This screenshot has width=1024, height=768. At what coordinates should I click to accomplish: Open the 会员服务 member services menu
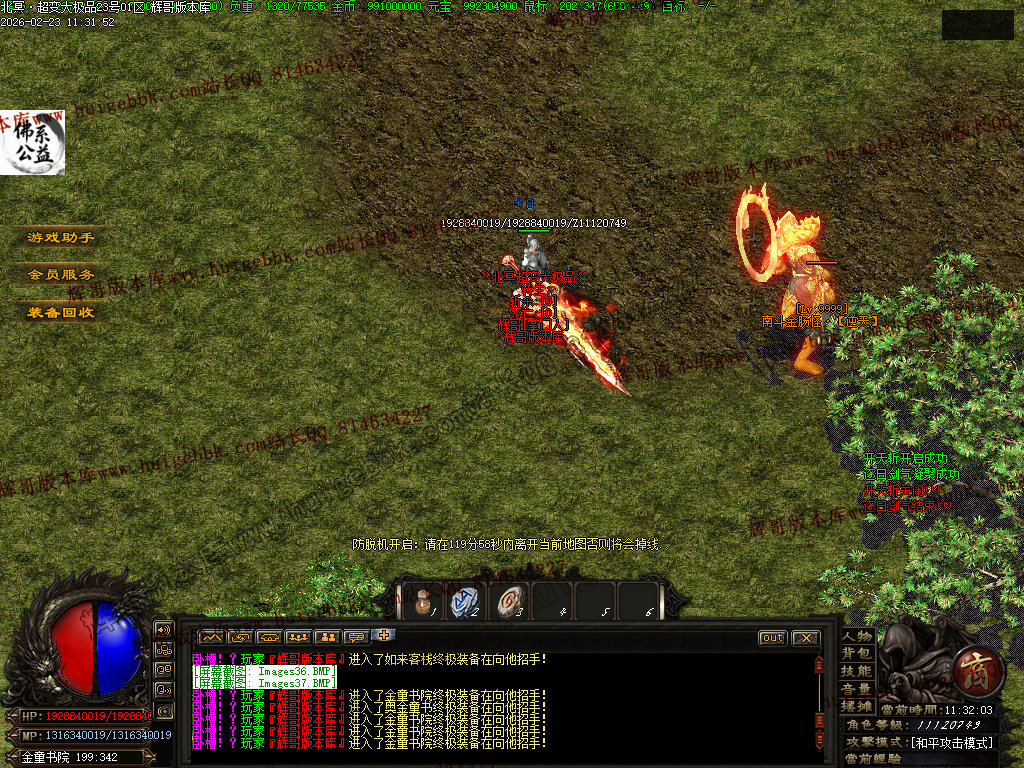coord(61,274)
